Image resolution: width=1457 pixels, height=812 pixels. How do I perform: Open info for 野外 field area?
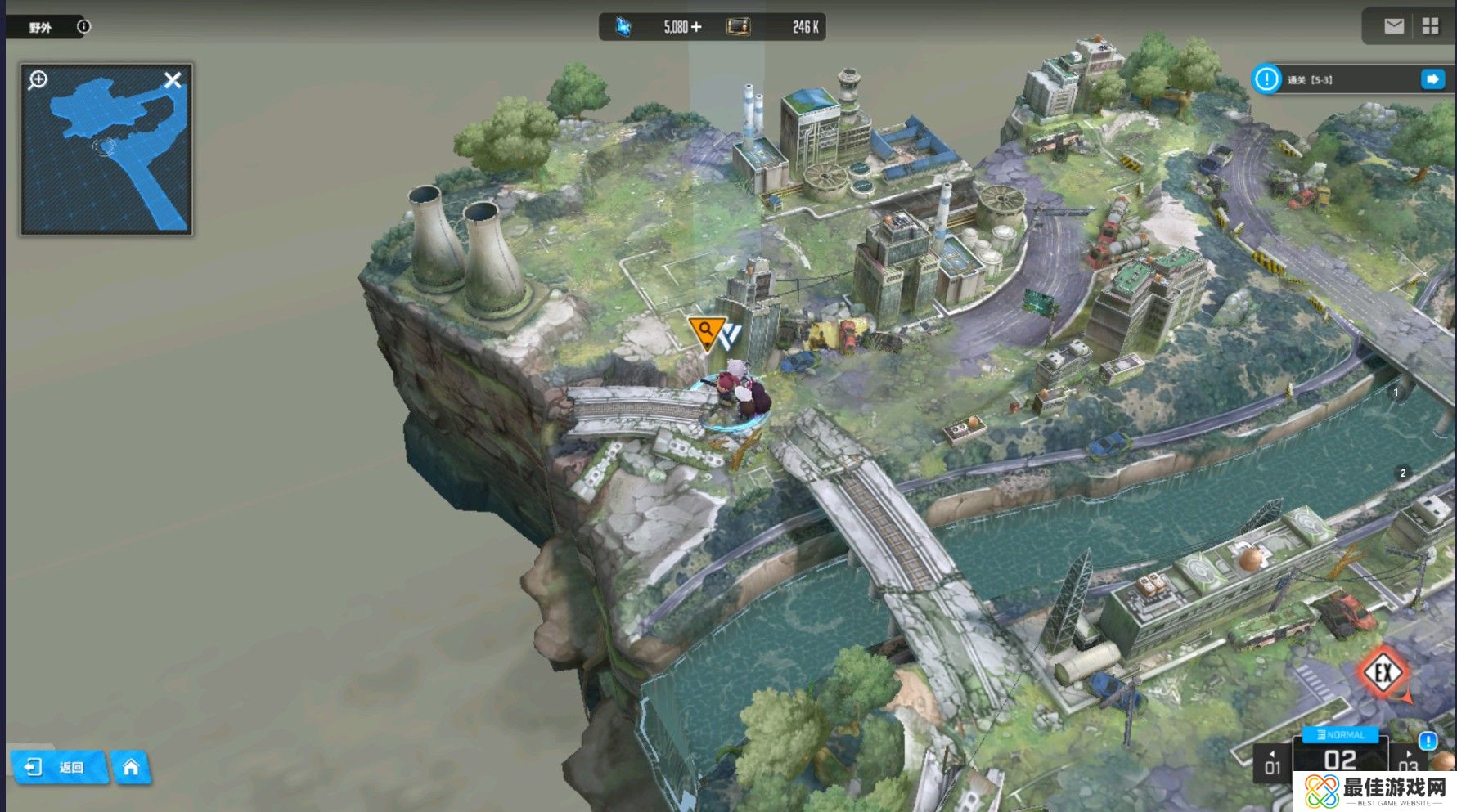tap(83, 27)
